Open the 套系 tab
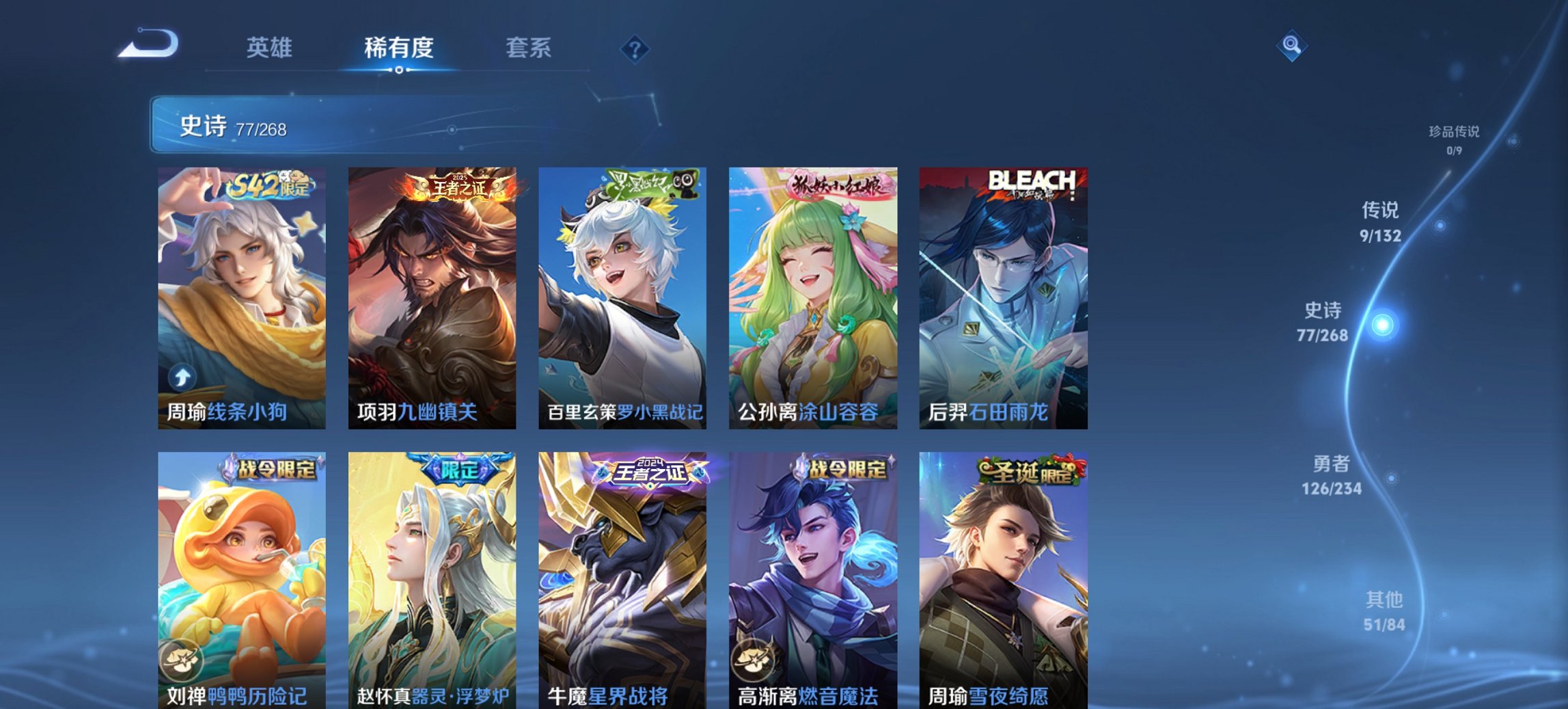The image size is (1568, 709). point(529,48)
